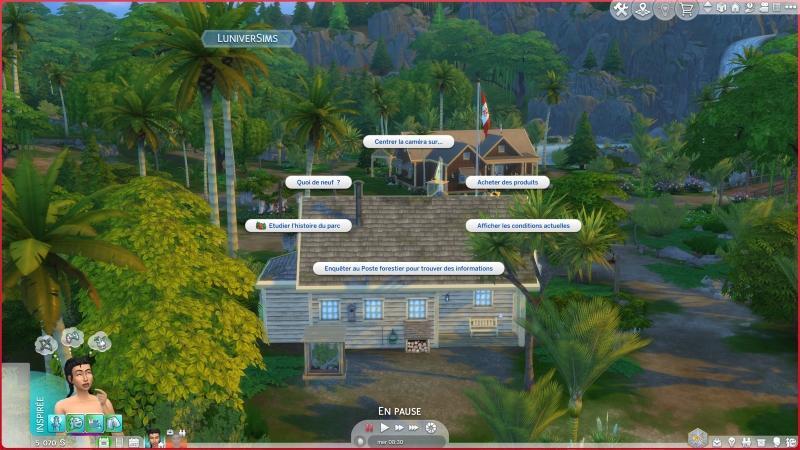Viewport: 800px width, 450px height.
Task: Open the shopping cart store icon
Action: coord(686,10)
